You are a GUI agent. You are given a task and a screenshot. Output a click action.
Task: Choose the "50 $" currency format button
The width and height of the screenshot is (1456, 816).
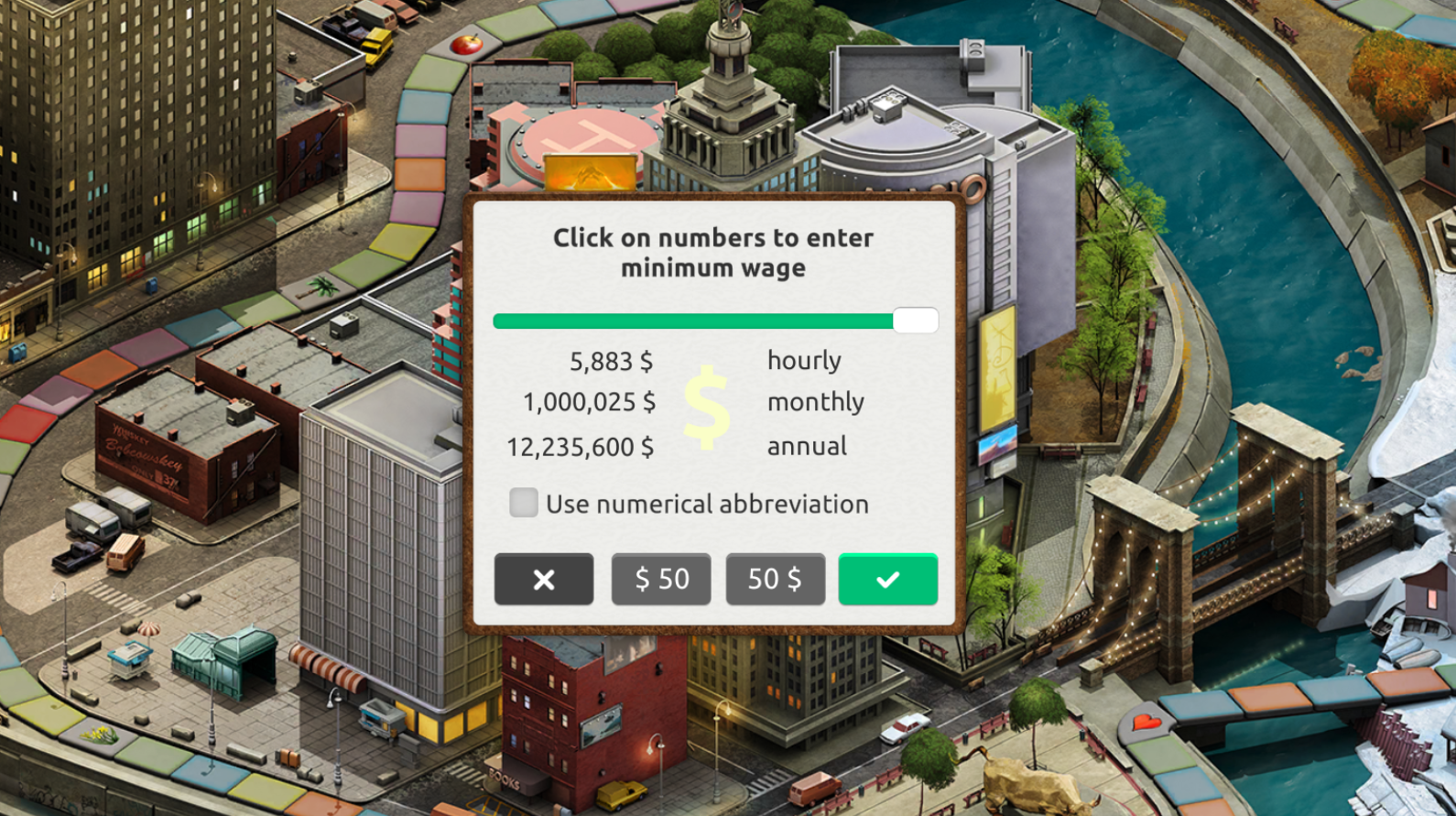[x=775, y=579]
